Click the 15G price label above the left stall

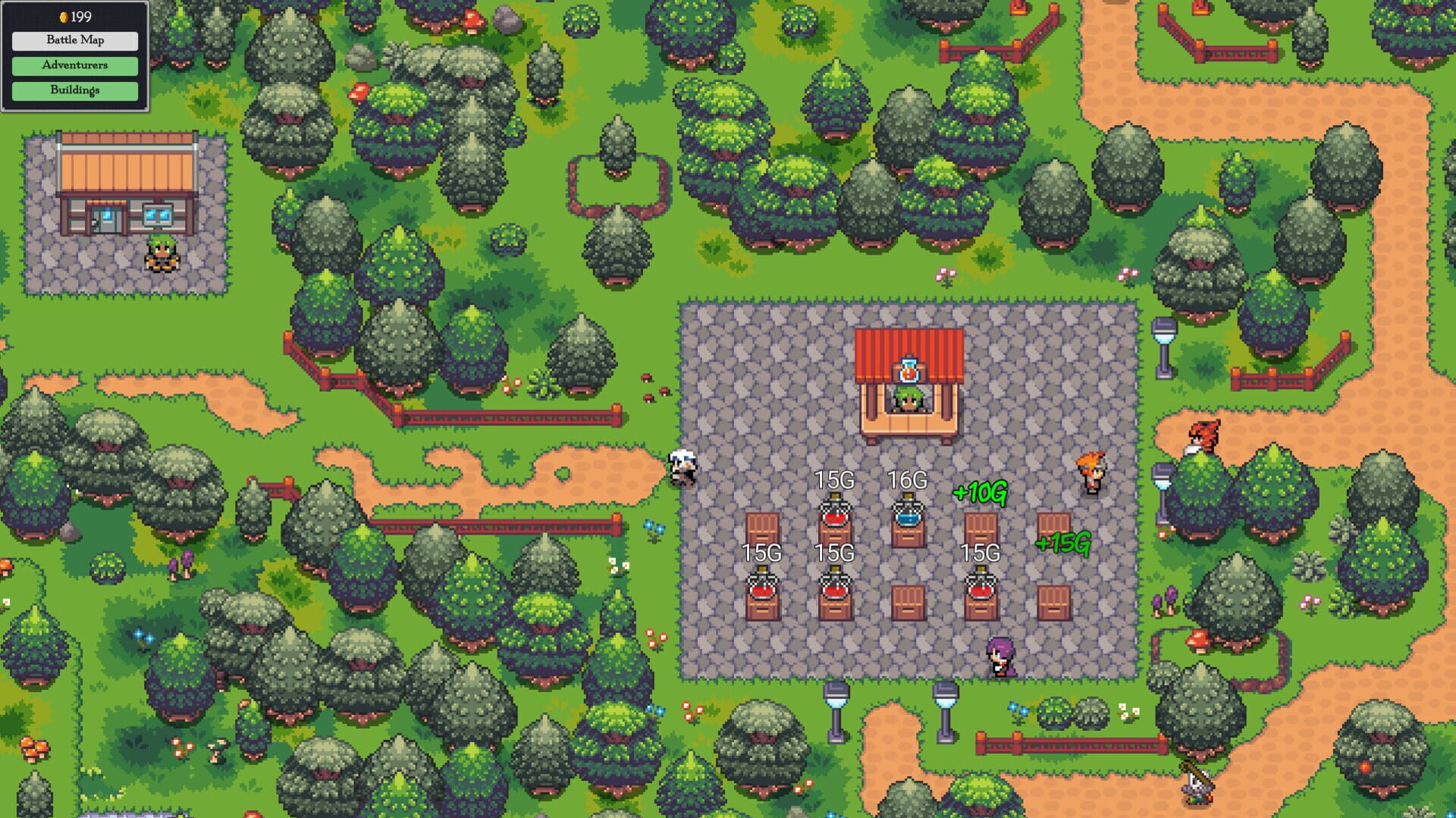click(761, 553)
